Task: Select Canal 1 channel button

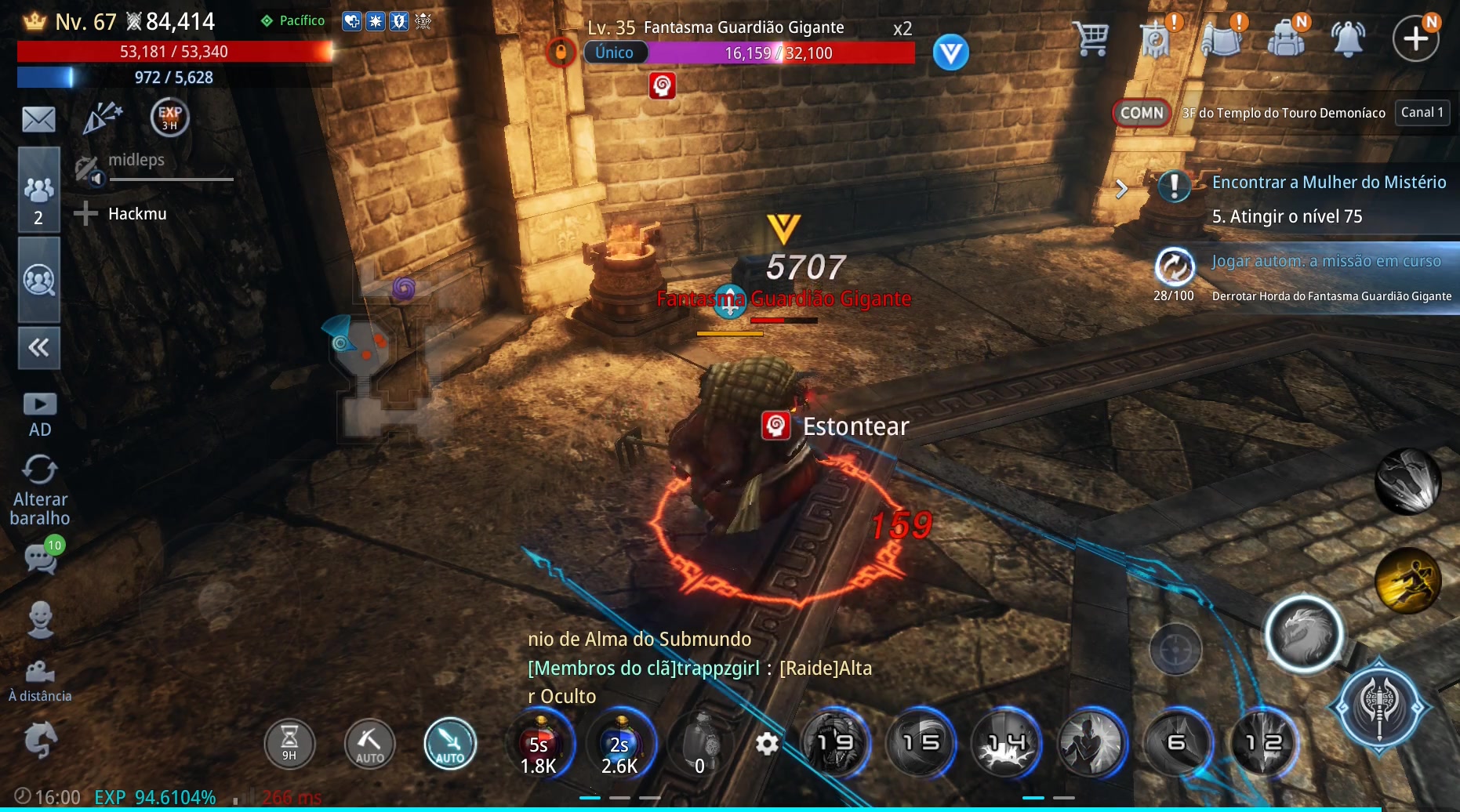Action: tap(1422, 113)
